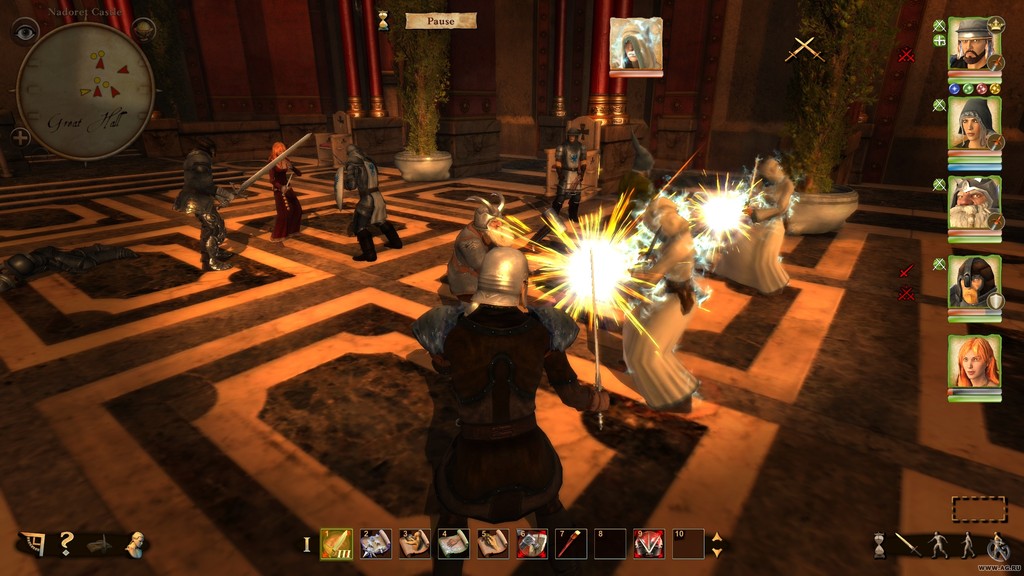Viewport: 1024px width, 576px height.
Task: Select the white-bearded dwarf portrait
Action: click(x=974, y=203)
